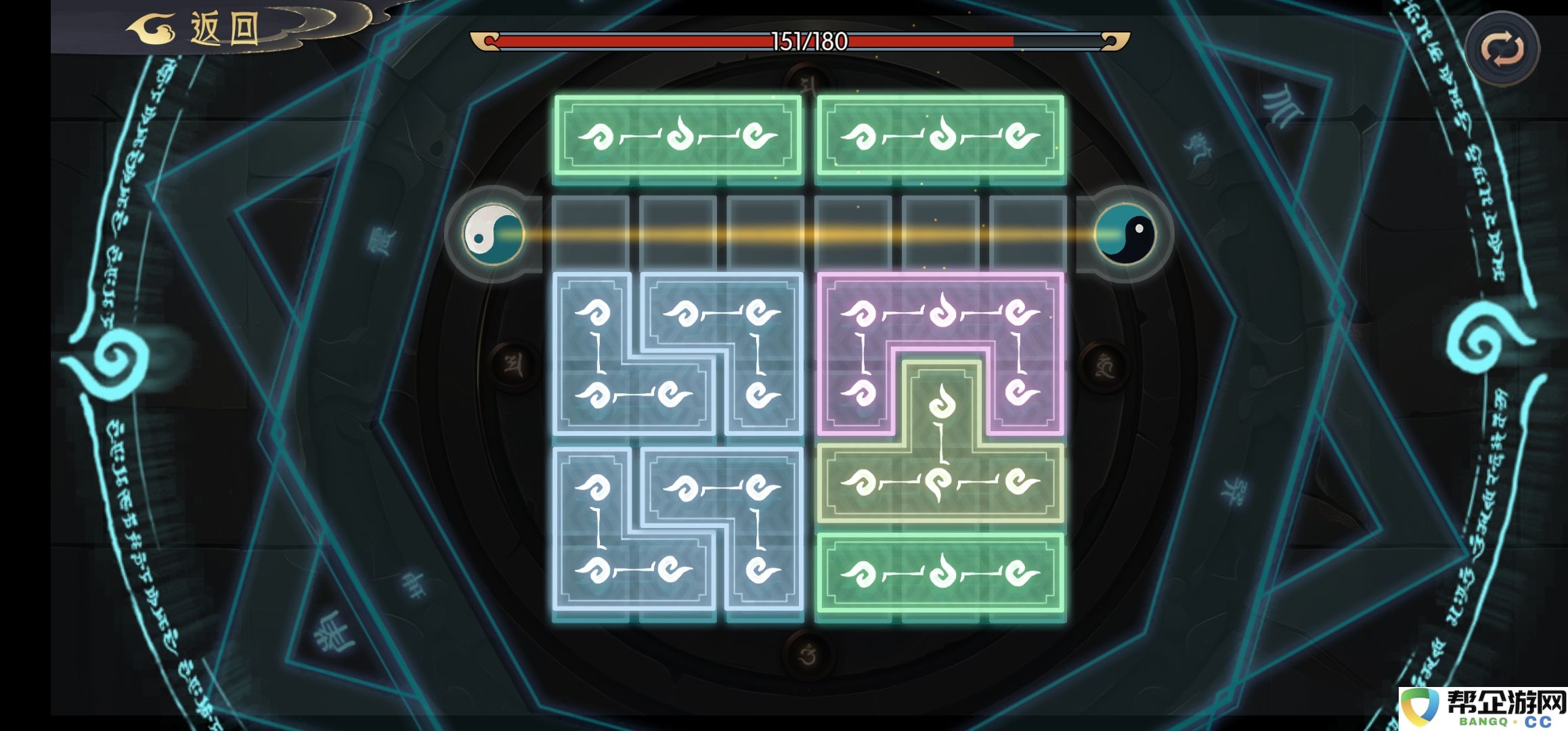The width and height of the screenshot is (1568, 731).
Task: Select the yellow T-shaped block
Action: (x=940, y=482)
